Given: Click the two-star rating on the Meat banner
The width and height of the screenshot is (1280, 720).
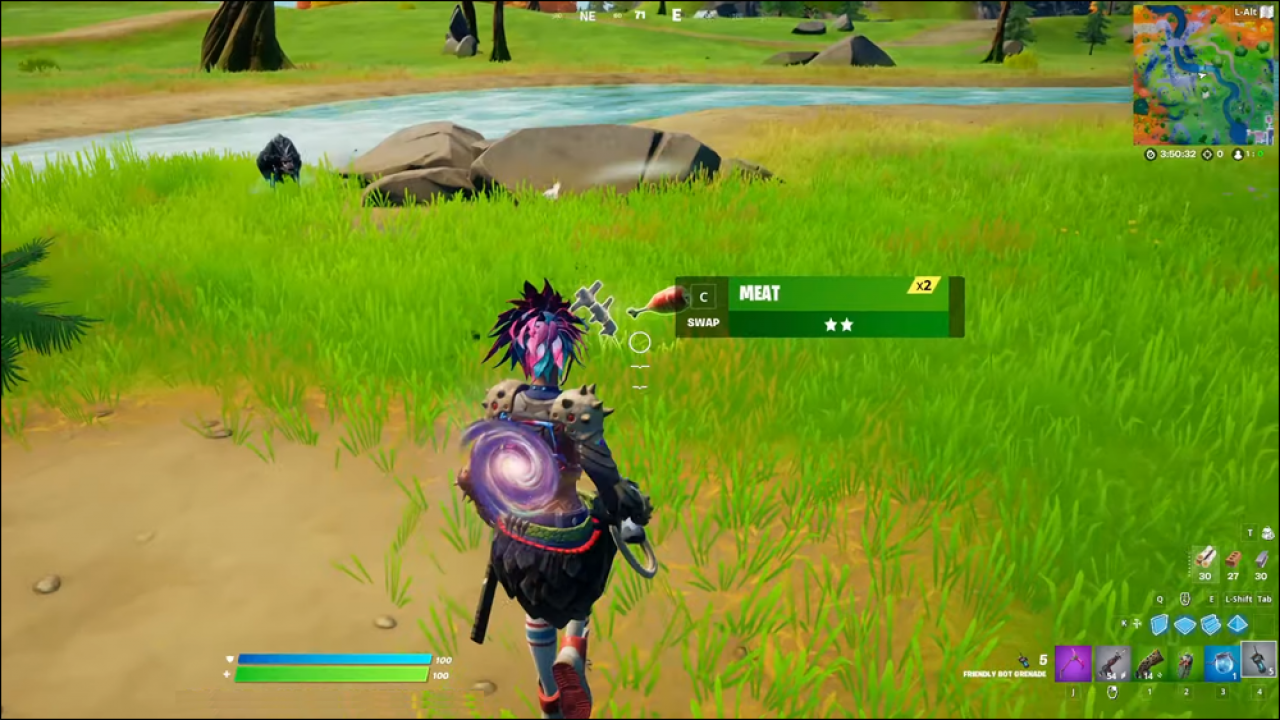Looking at the screenshot, I should [x=838, y=324].
